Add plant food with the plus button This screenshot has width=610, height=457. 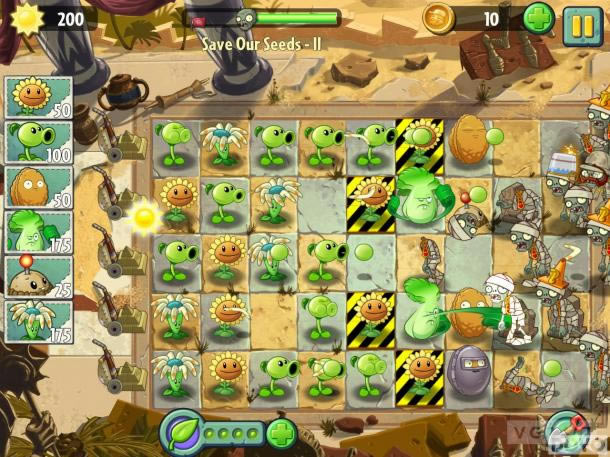coord(282,434)
